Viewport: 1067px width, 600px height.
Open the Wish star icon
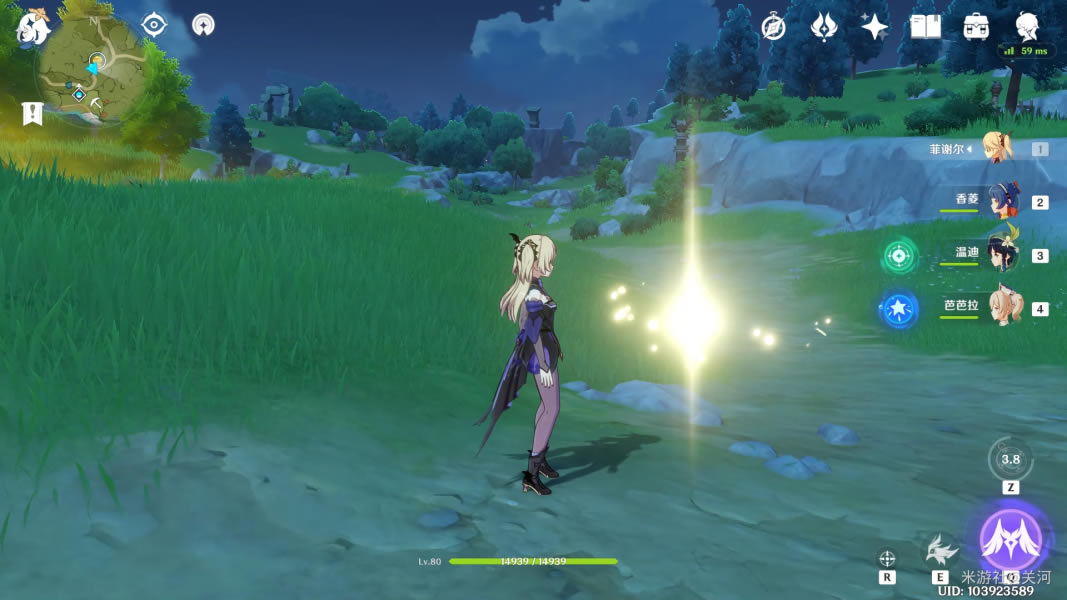click(875, 27)
